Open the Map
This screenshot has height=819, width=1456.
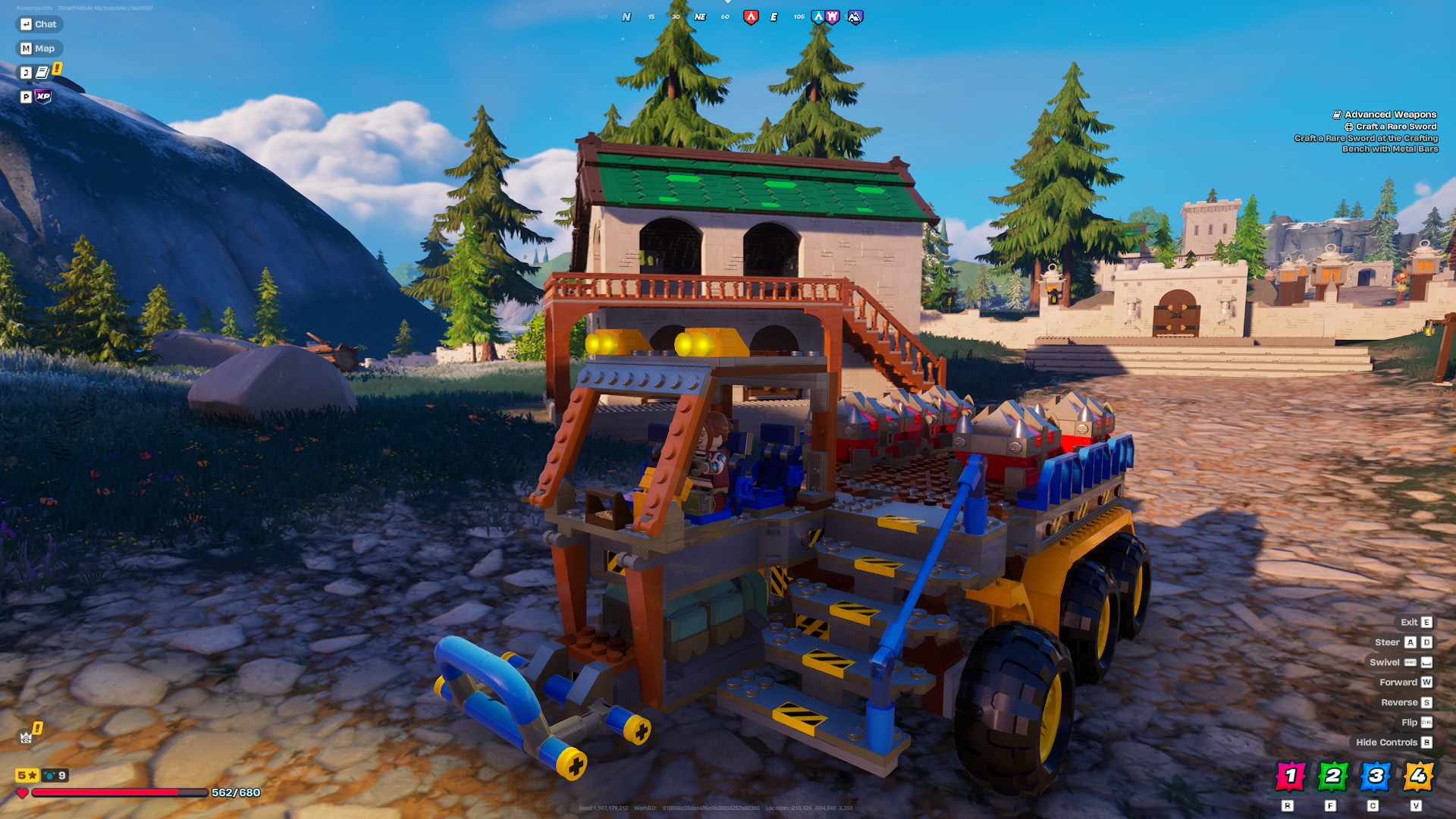[38, 49]
